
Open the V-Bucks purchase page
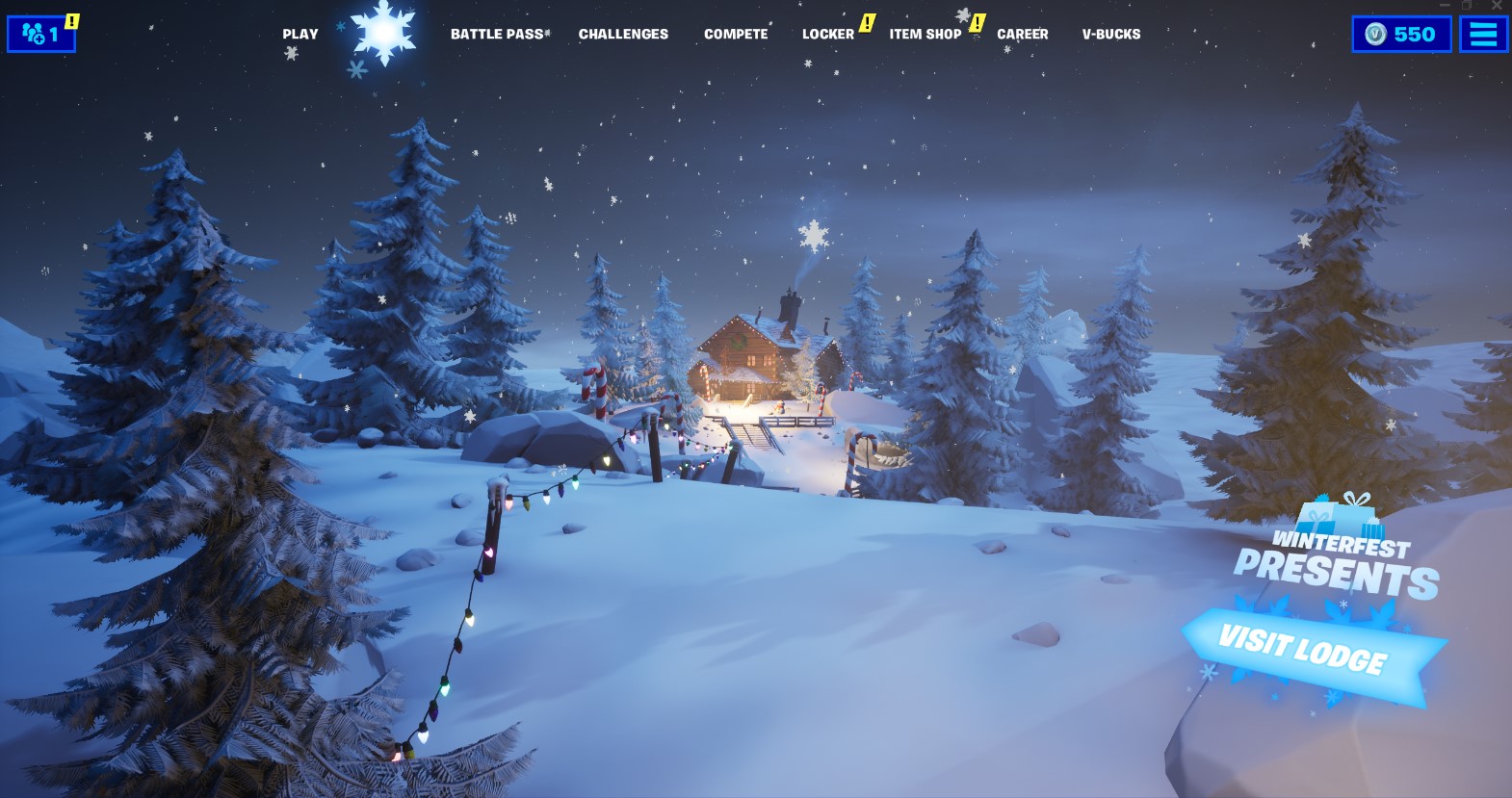tap(1109, 34)
